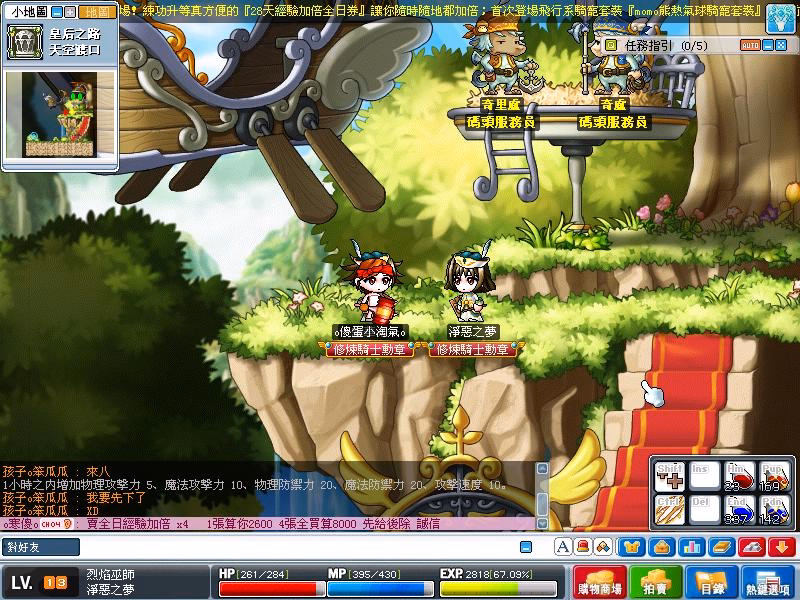
Task: Minimize the 任務指引 quest guide panel
Action: tap(768, 45)
